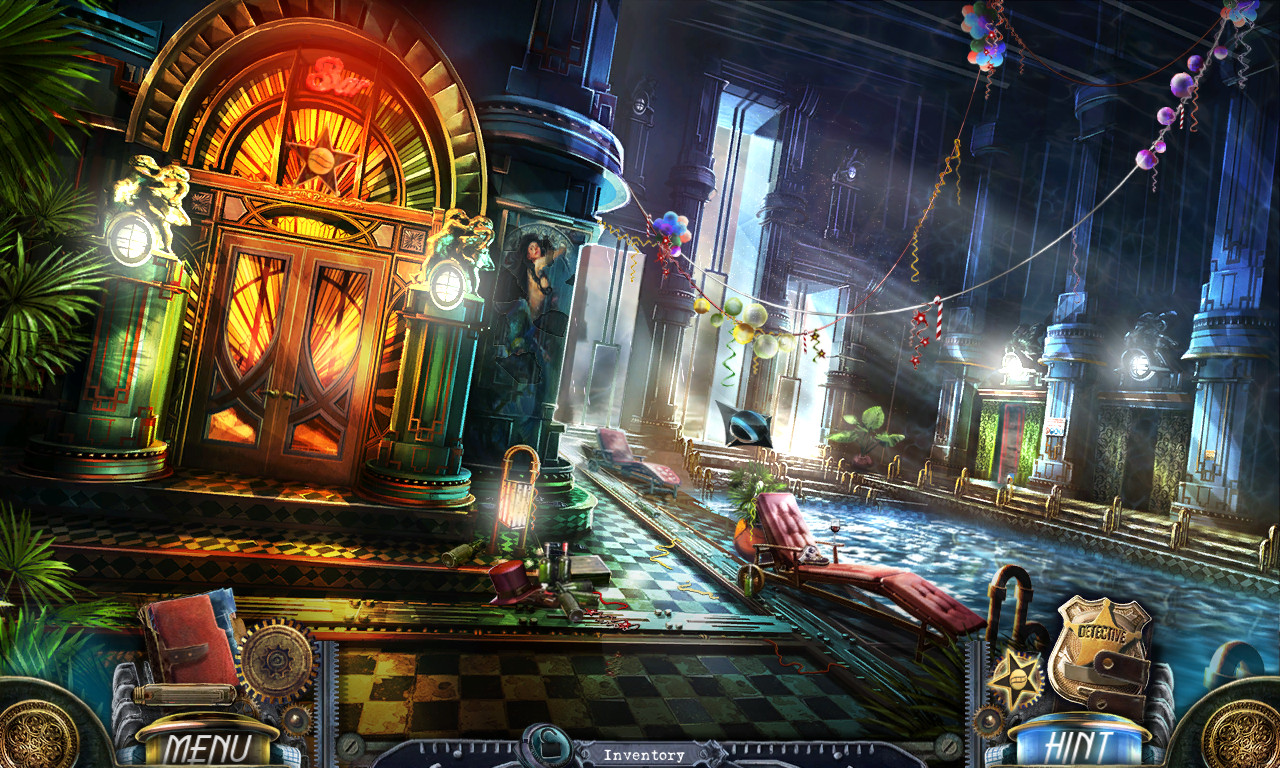Viewport: 1280px width, 768px height.
Task: Open the Inventory panel
Action: (645, 755)
